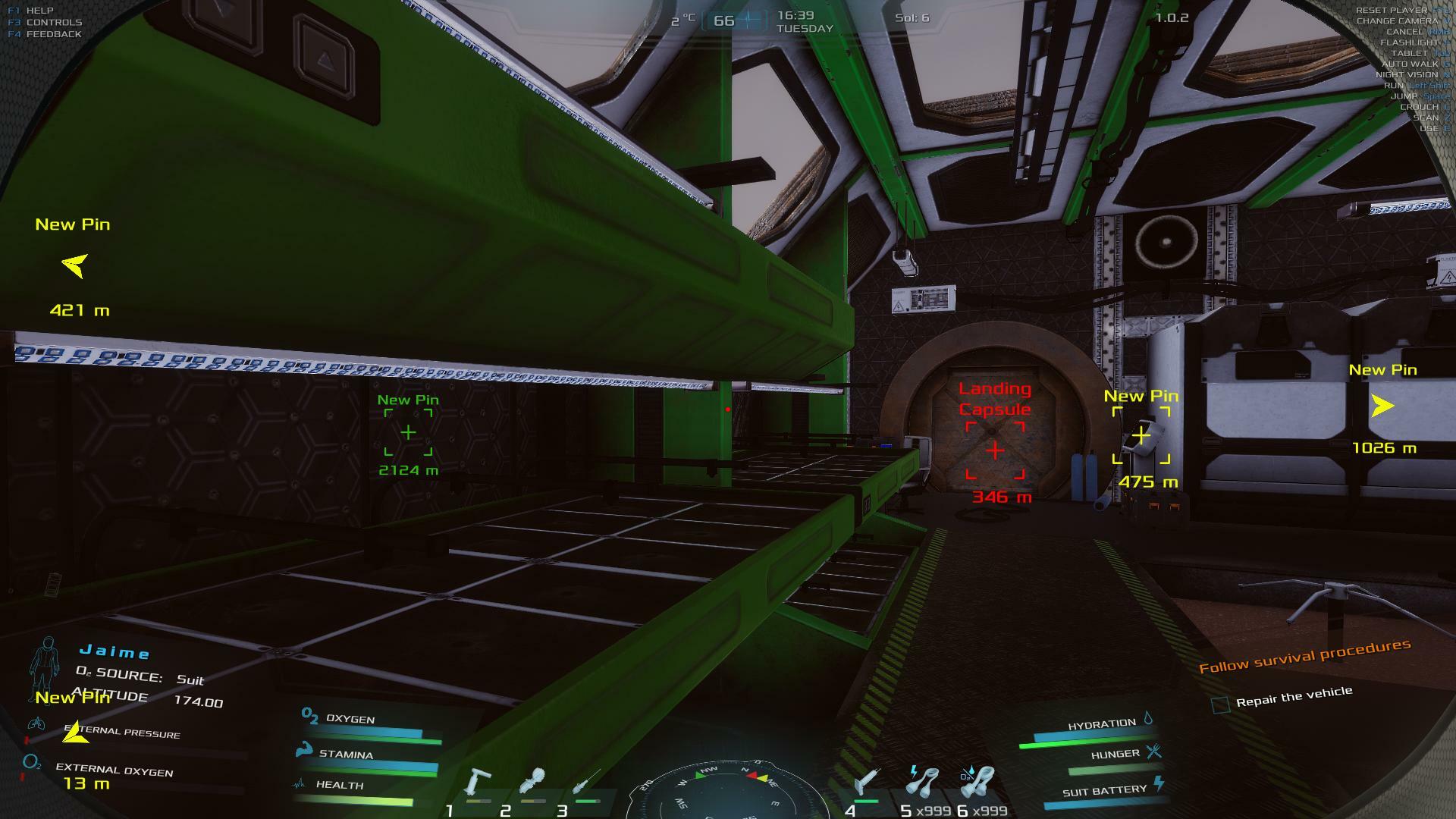This screenshot has width=1456, height=819.
Task: Select the red Landing Capsule waypoint marker
Action: coord(995,451)
